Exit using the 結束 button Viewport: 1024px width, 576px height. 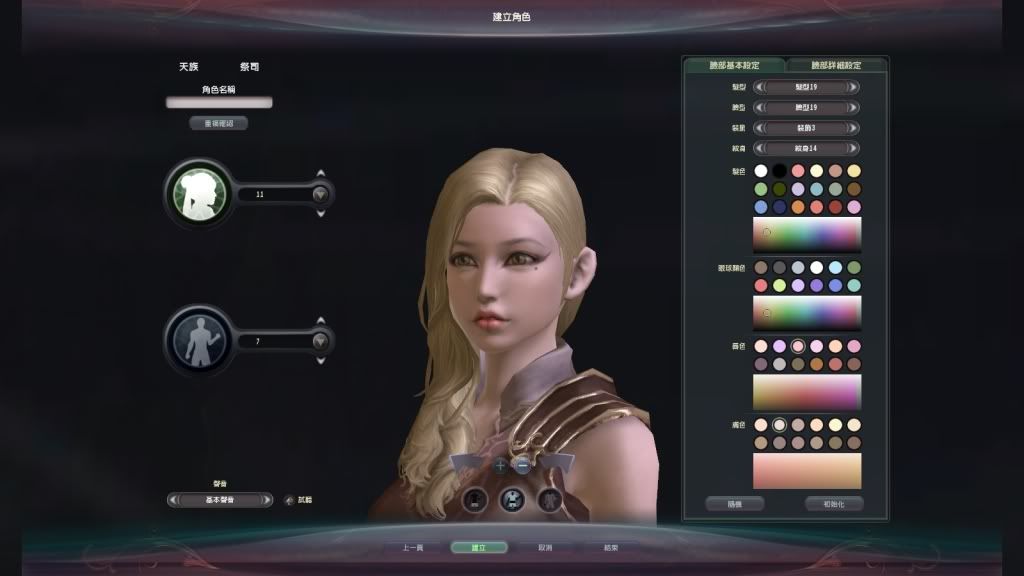coord(610,548)
